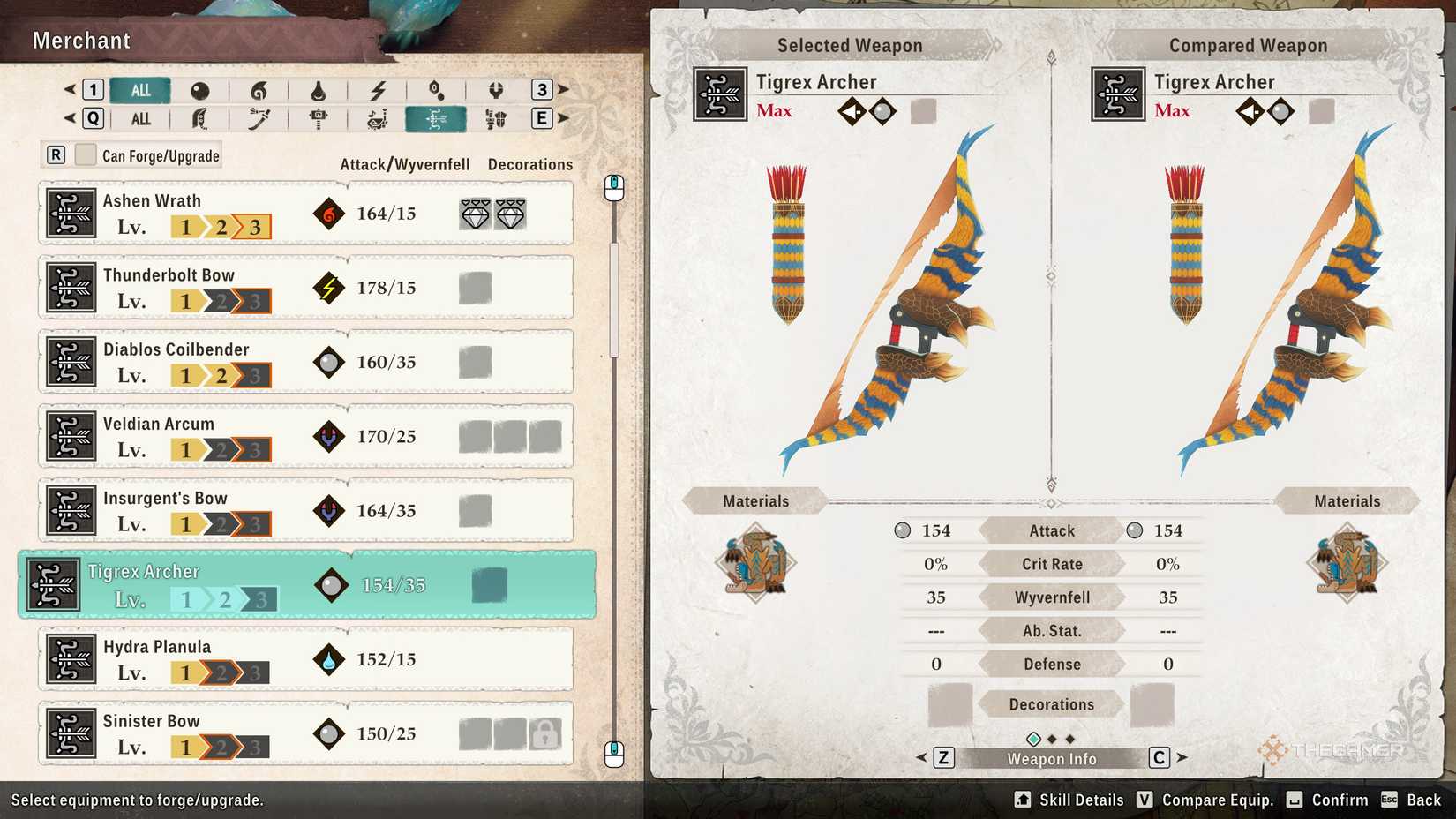This screenshot has height=819, width=1456.
Task: Select the fire element filter icon
Action: [x=258, y=90]
